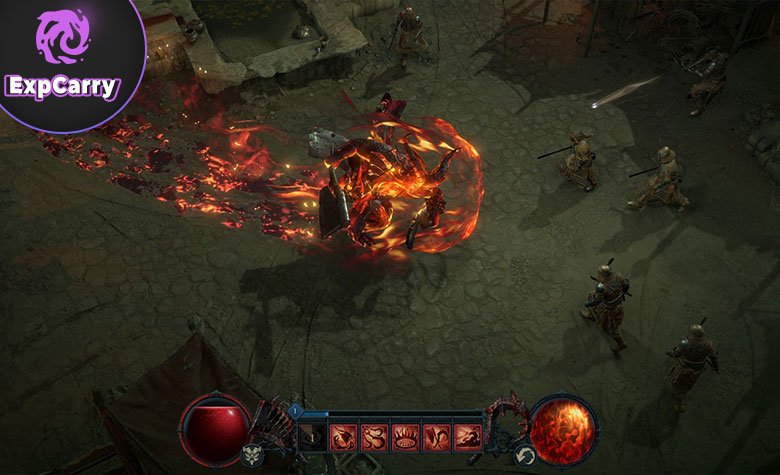Viewport: 780px width, 475px height.
Task: Click the round emblem button beside health orb
Action: click(251, 456)
